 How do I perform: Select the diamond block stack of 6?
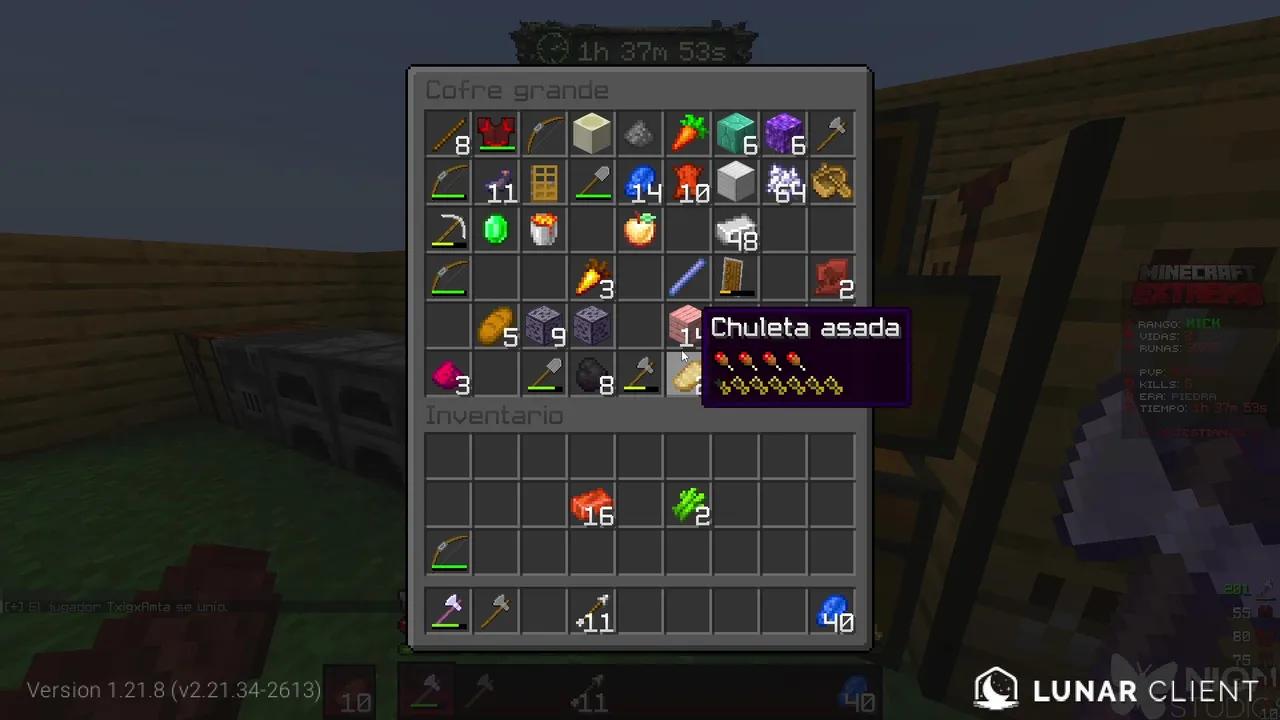pyautogui.click(x=737, y=135)
